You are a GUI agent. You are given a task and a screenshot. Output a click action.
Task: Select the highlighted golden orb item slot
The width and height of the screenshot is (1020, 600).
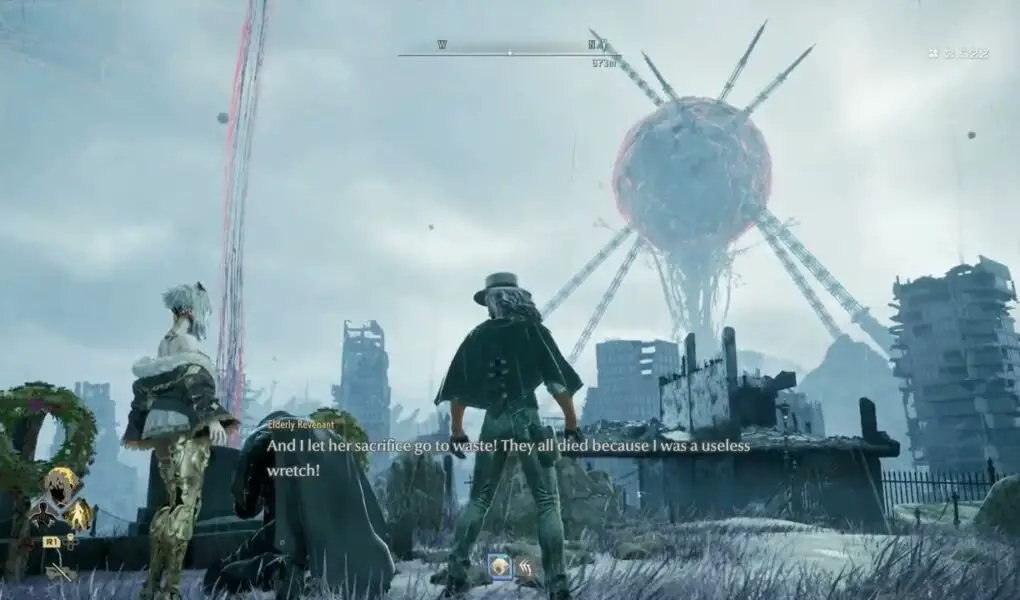499,567
